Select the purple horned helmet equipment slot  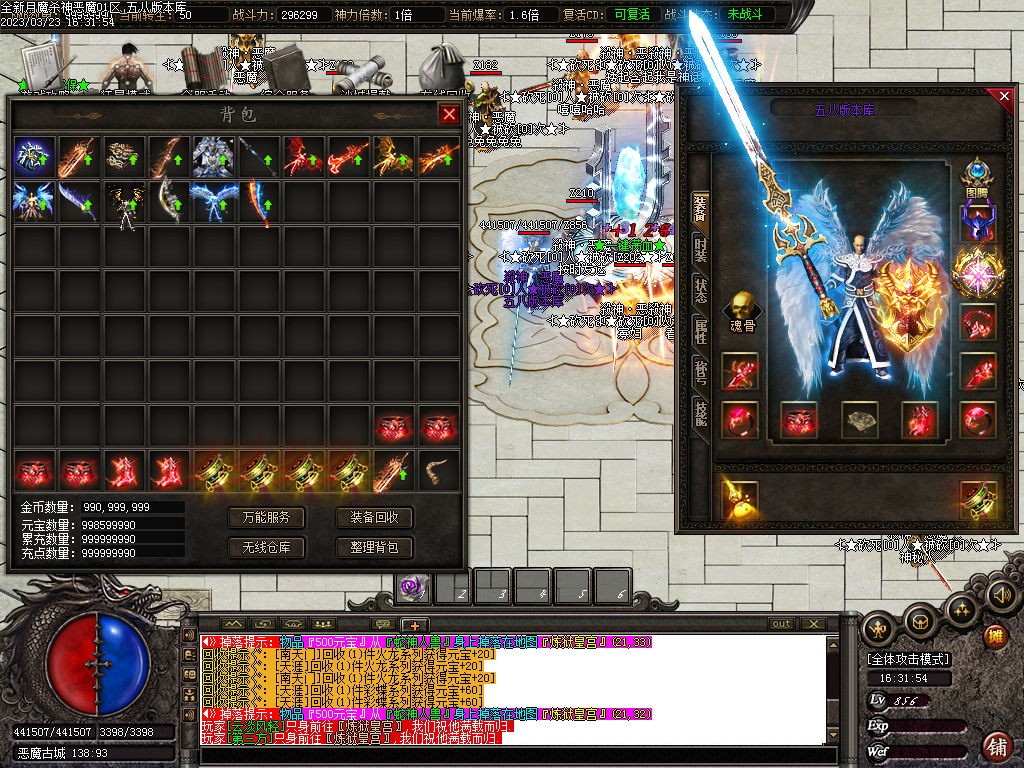coord(976,222)
